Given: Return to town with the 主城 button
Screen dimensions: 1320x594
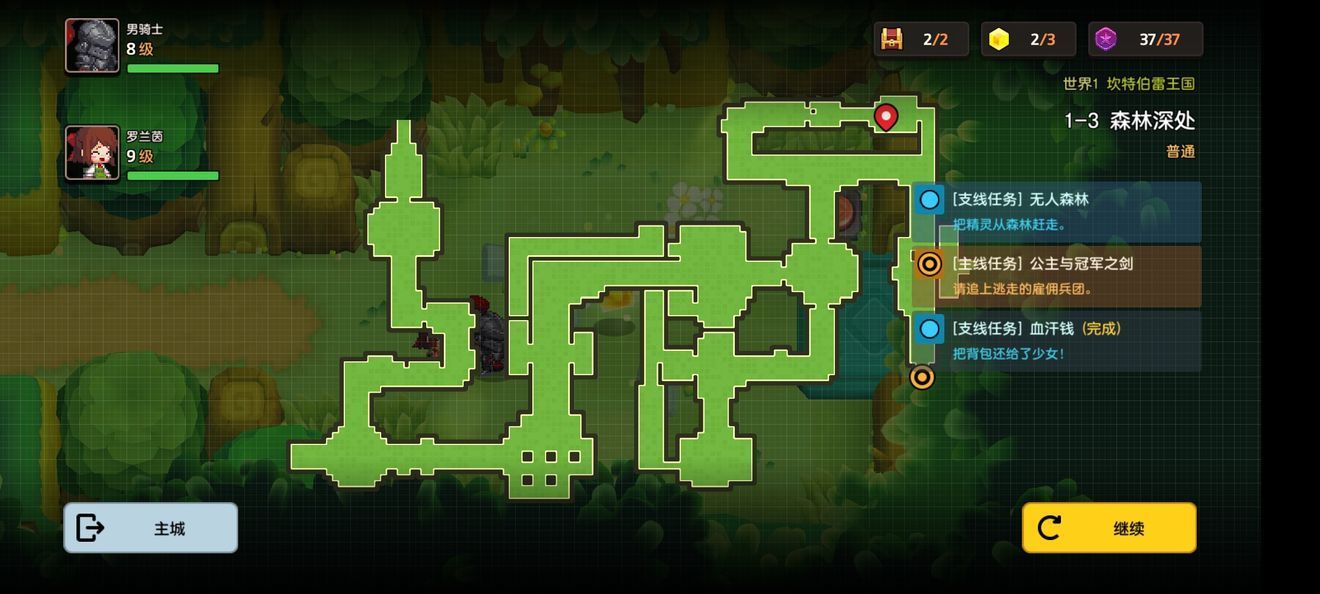Looking at the screenshot, I should 151,528.
